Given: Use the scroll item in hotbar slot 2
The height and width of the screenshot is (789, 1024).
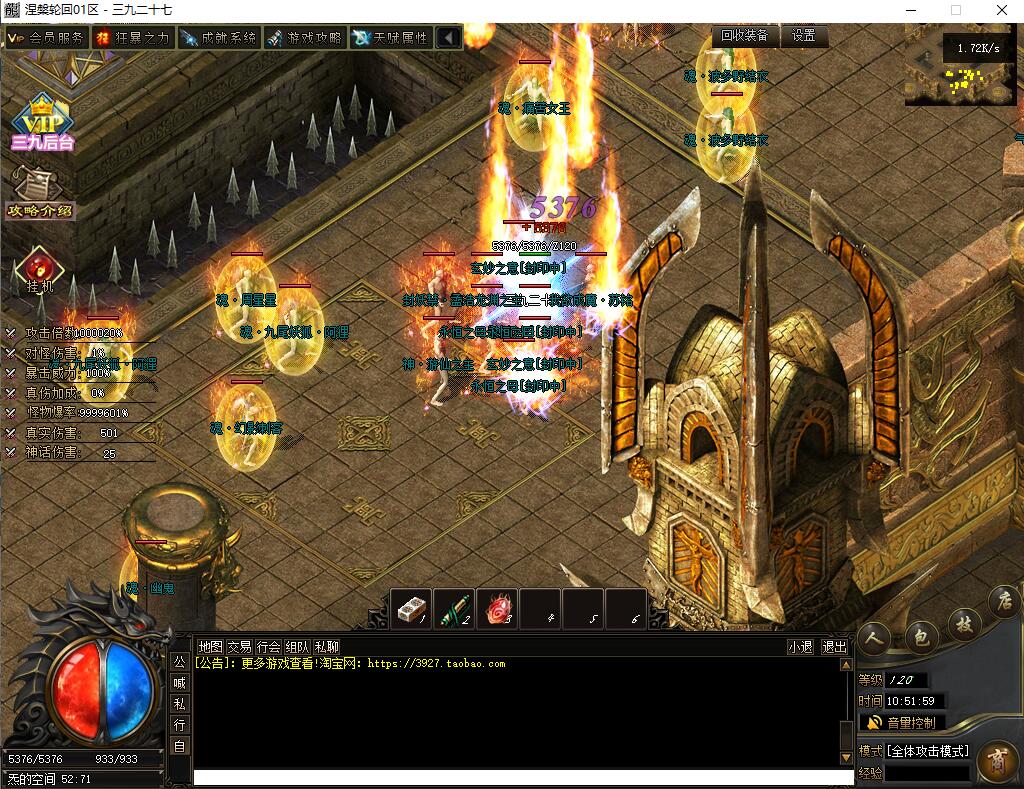Looking at the screenshot, I should (x=454, y=608).
